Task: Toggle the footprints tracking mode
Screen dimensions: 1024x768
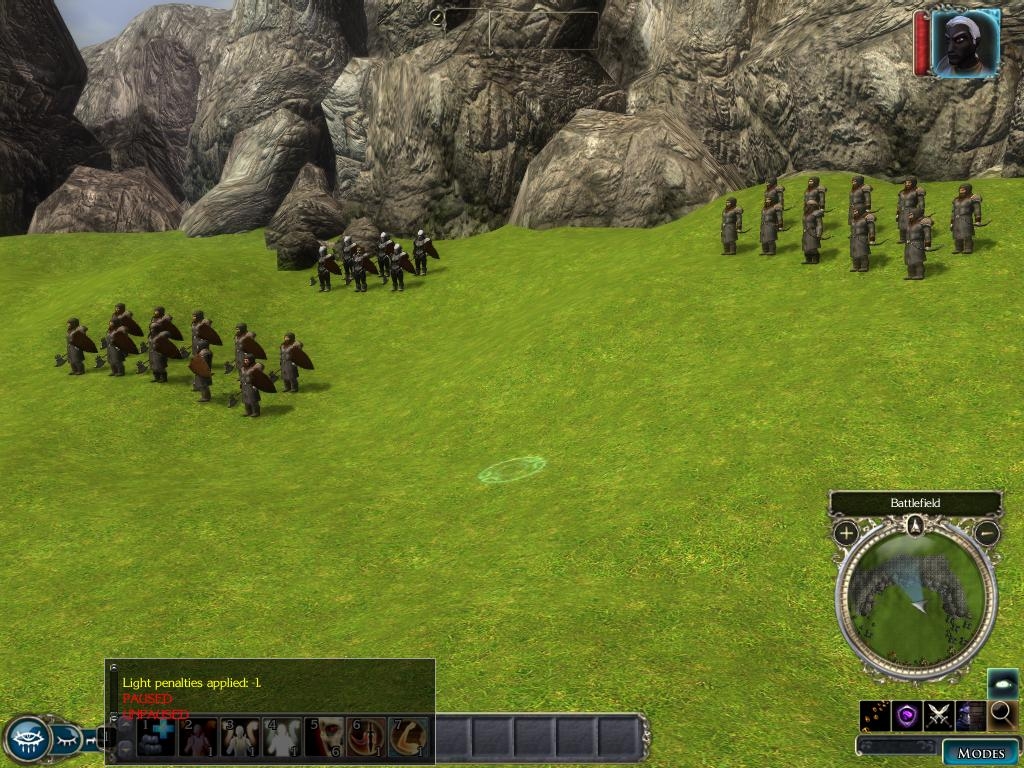Action: (875, 715)
